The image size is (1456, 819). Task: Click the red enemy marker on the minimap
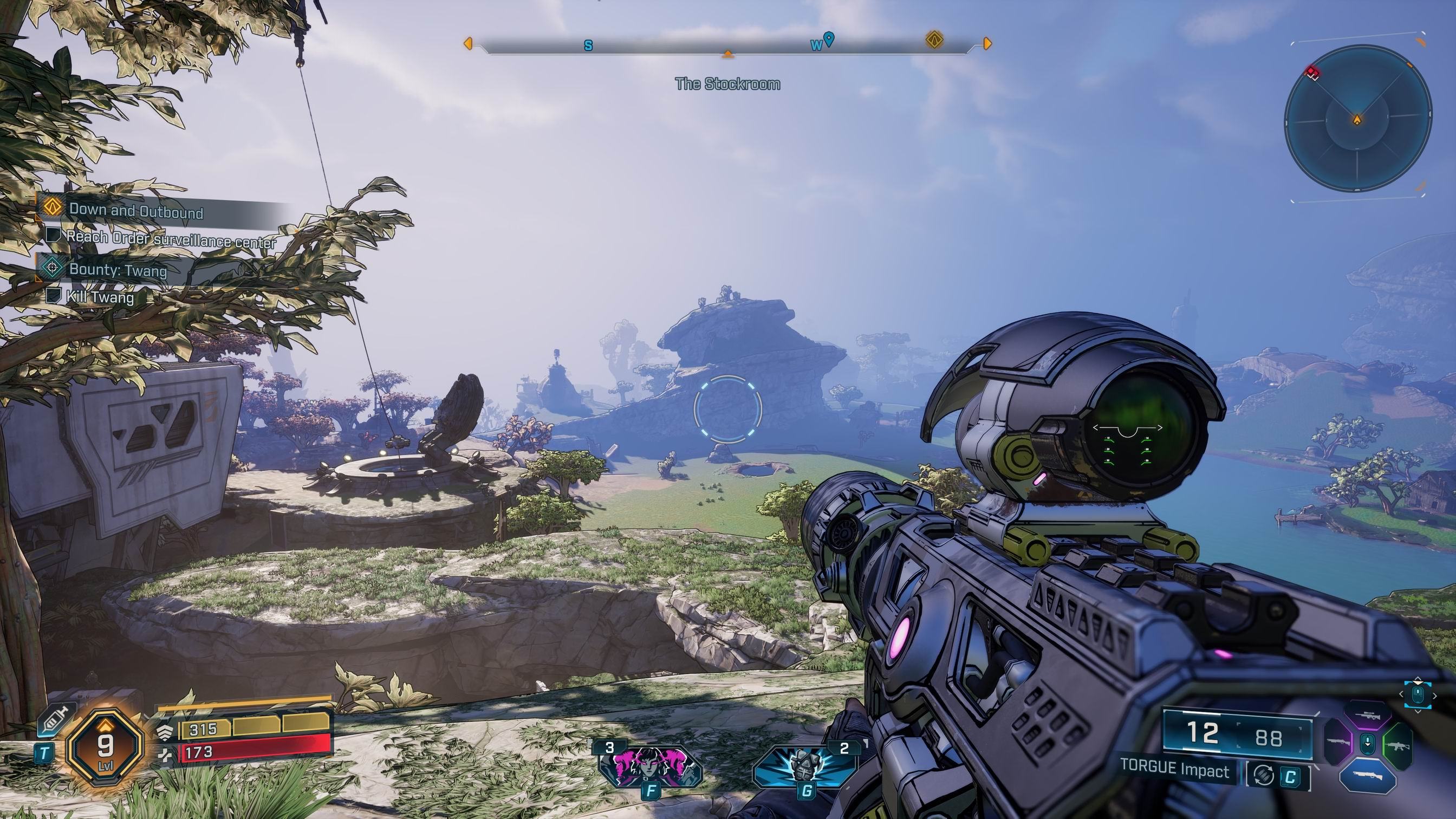1312,73
